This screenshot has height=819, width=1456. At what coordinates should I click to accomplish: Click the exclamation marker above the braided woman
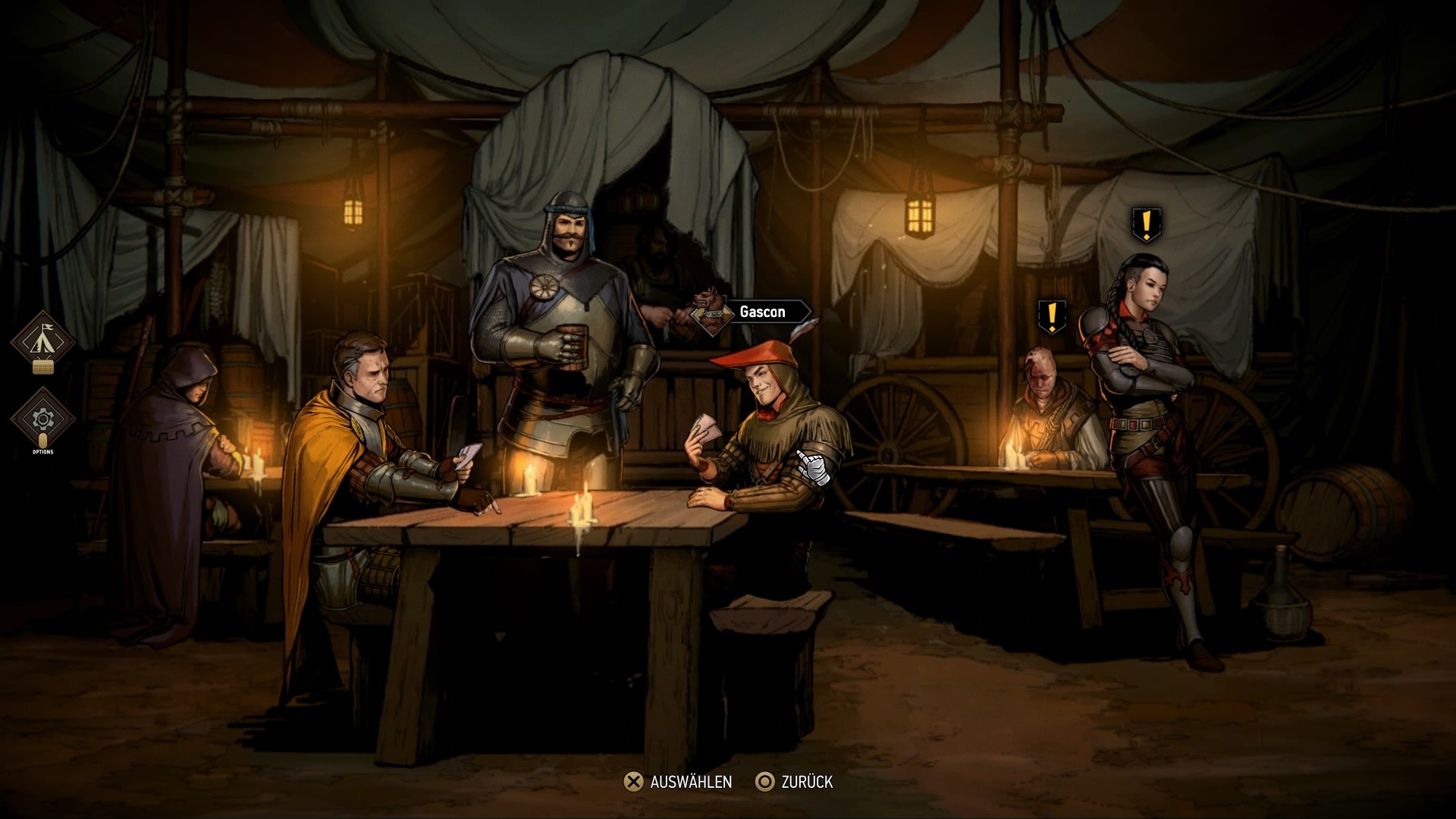[1147, 224]
